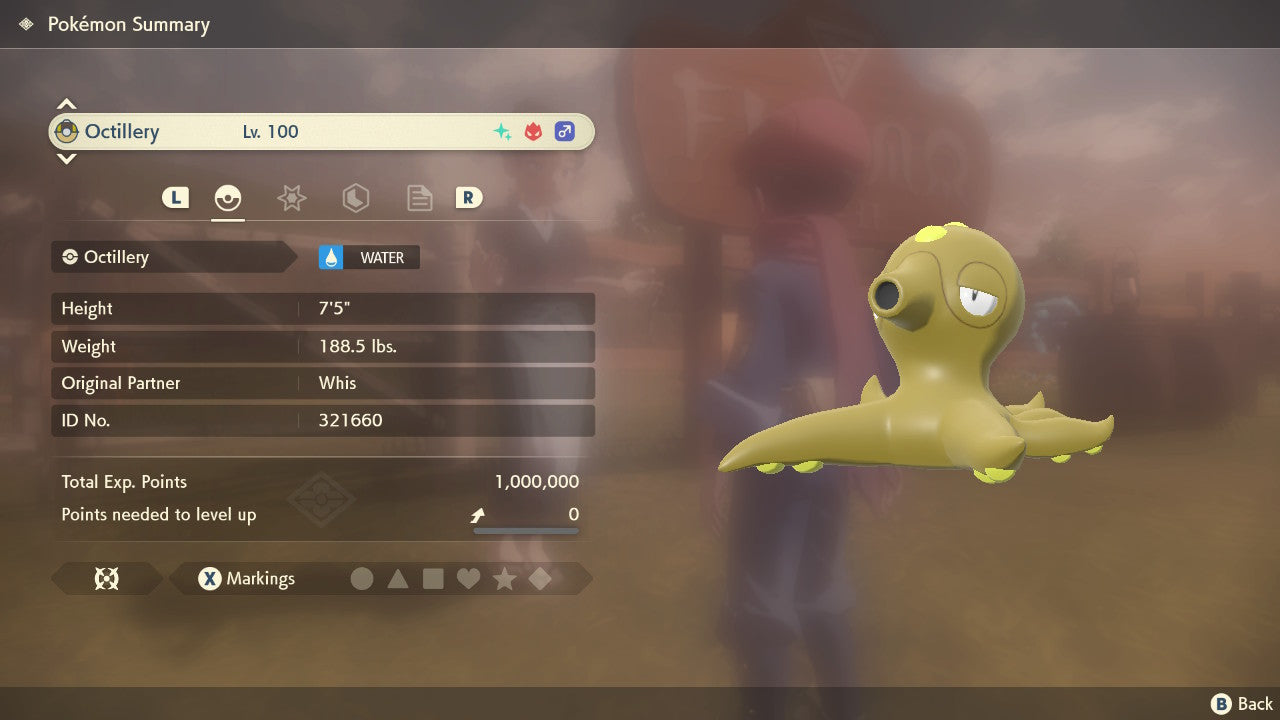Toggle the circle marking
This screenshot has height=720, width=1280.
(x=362, y=579)
